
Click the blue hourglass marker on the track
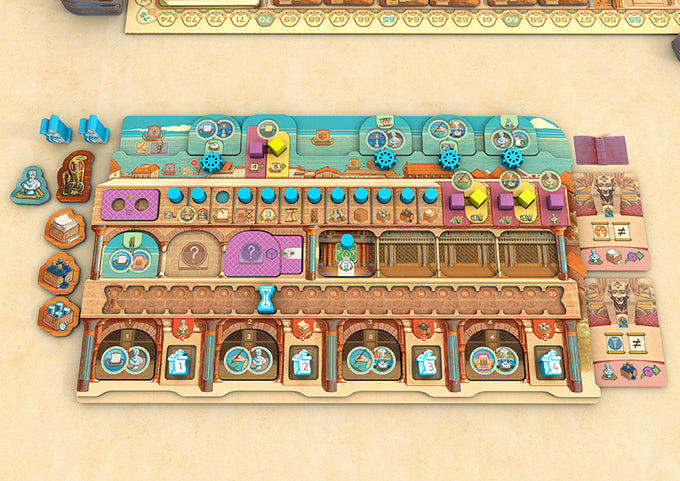[267, 297]
